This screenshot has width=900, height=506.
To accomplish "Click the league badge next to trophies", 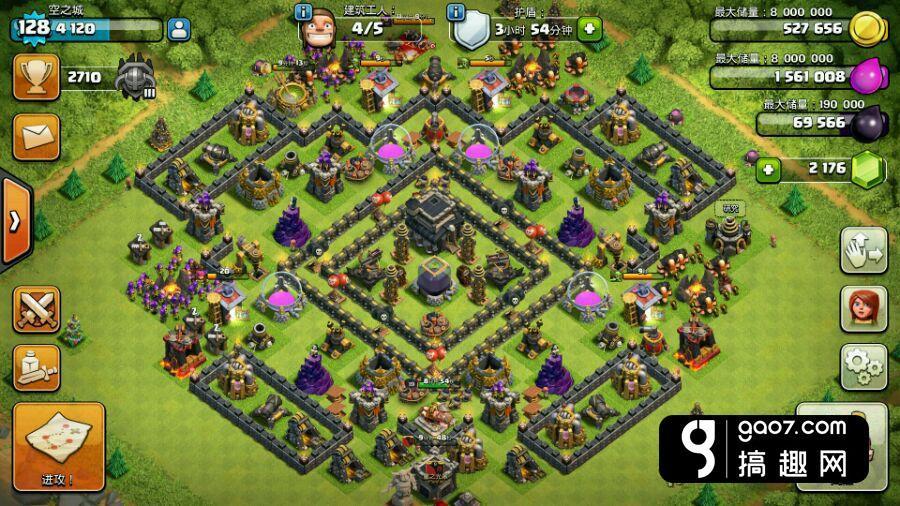I will (134, 77).
